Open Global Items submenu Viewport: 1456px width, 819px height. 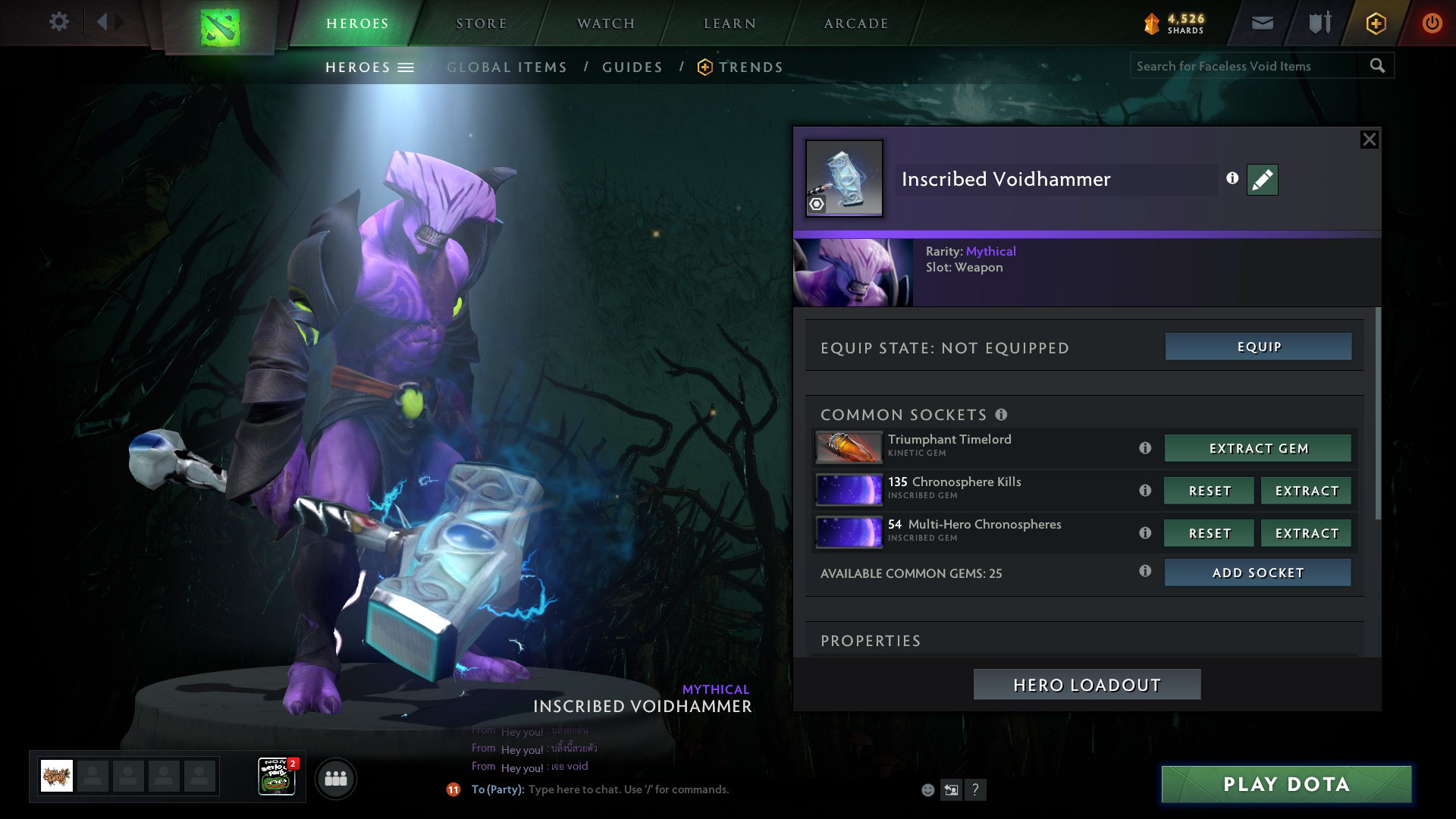(x=507, y=67)
